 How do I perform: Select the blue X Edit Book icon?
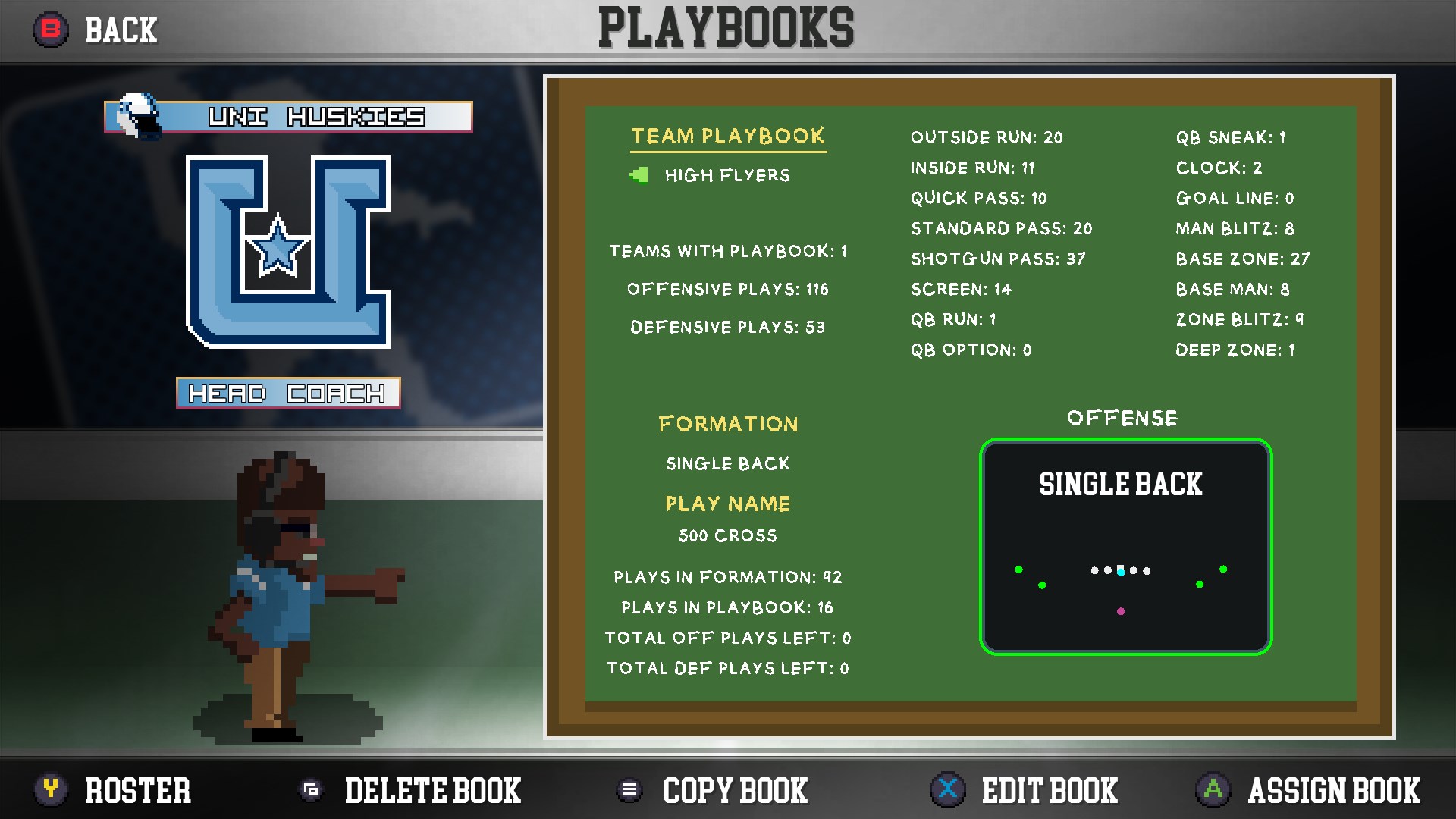pos(946,790)
